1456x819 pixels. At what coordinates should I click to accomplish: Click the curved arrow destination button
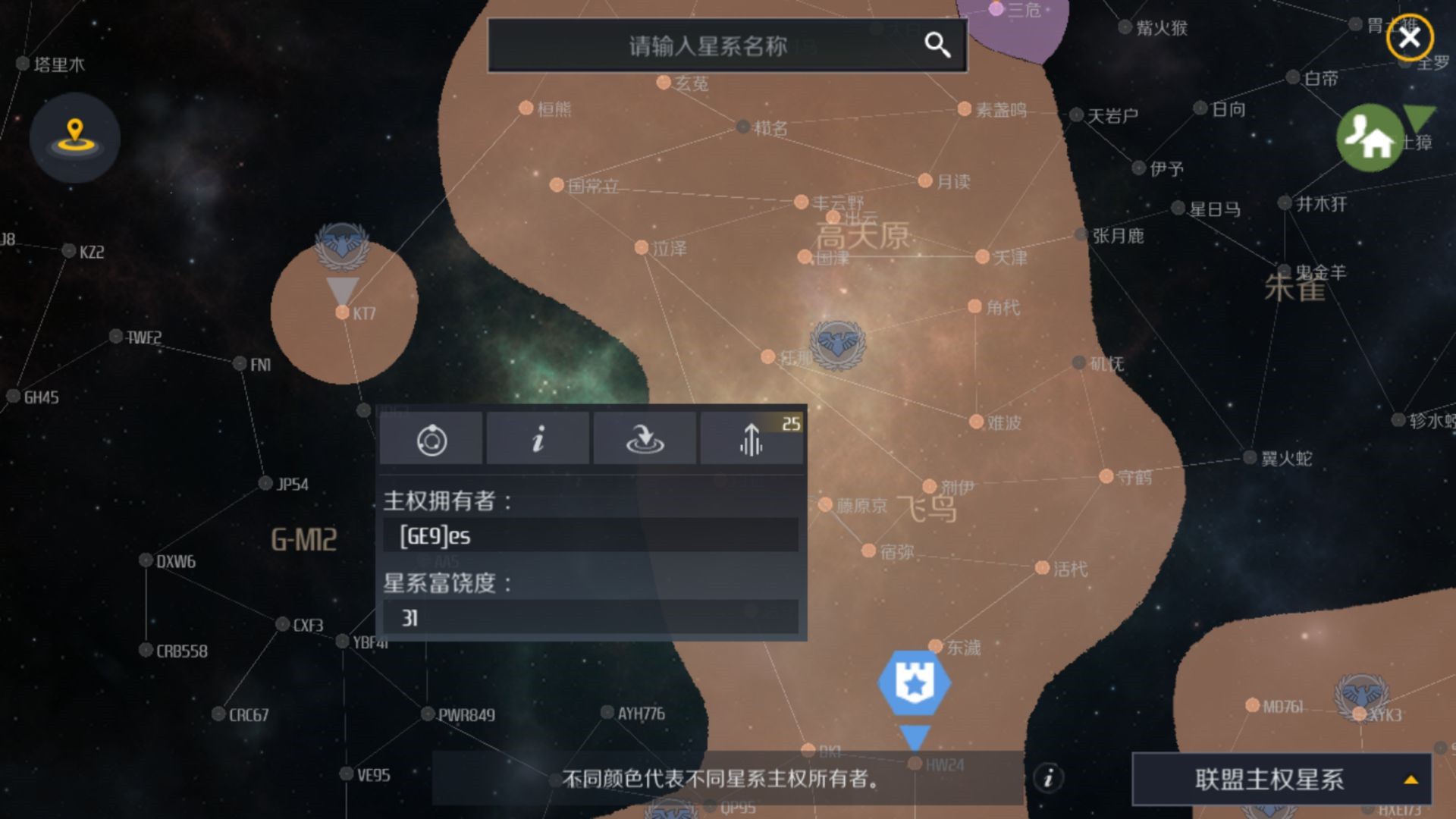click(x=645, y=439)
